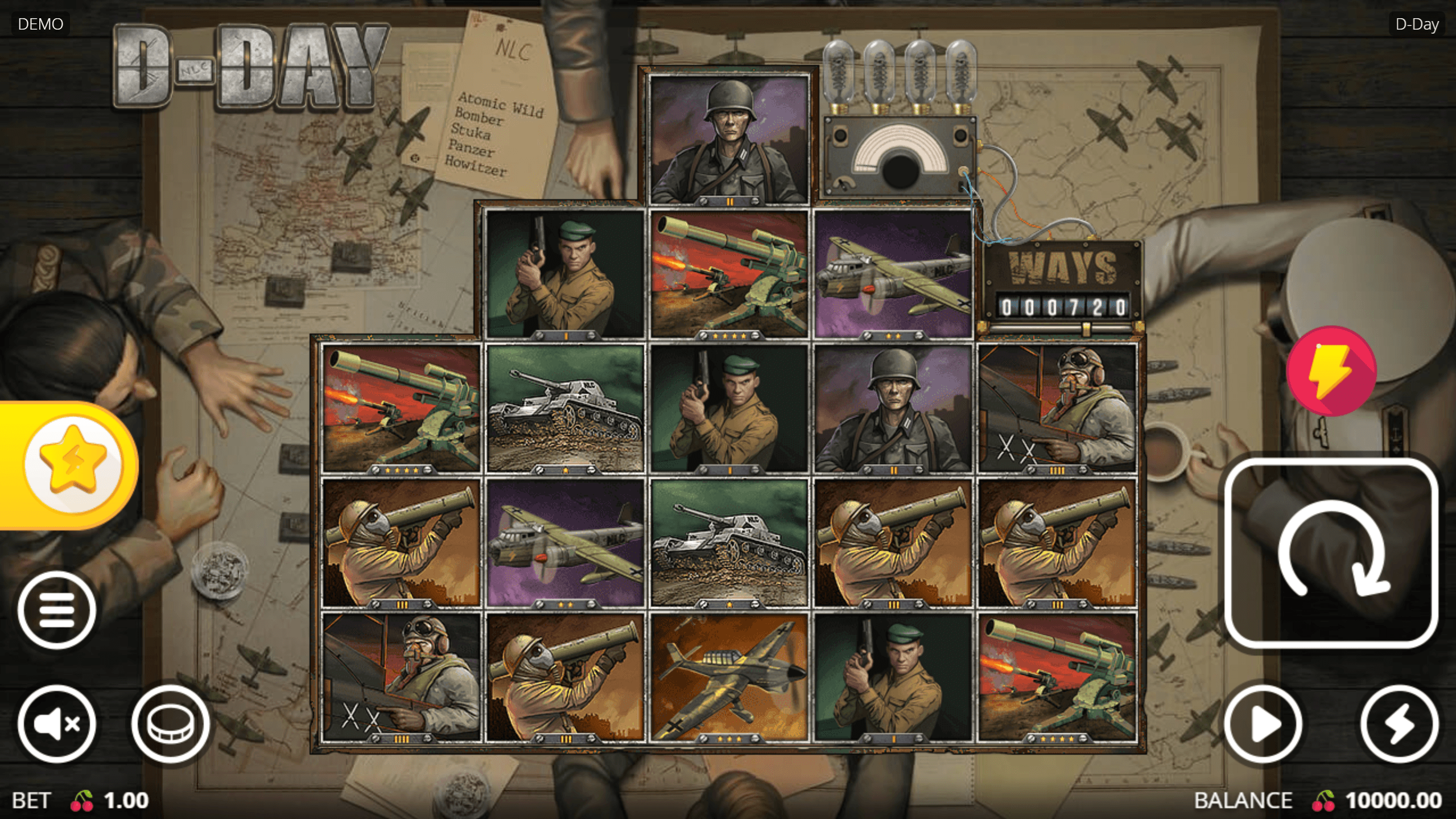Open the red lightning bolt bonus feature
Screen dimensions: 1456x819
coord(1331,371)
